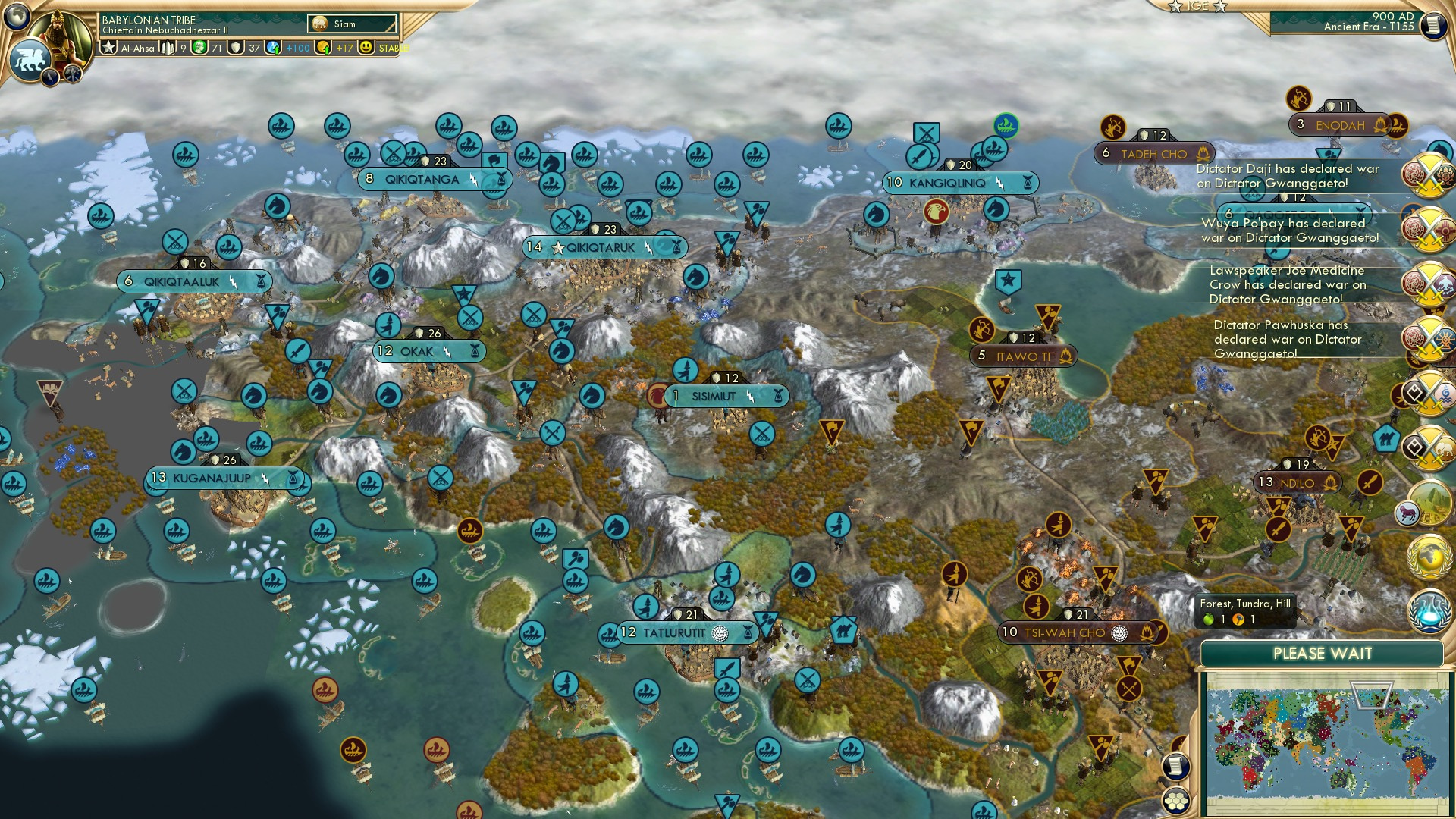Open the notification log scroll icon near the minimap
The height and width of the screenshot is (819, 1456).
tap(1175, 766)
